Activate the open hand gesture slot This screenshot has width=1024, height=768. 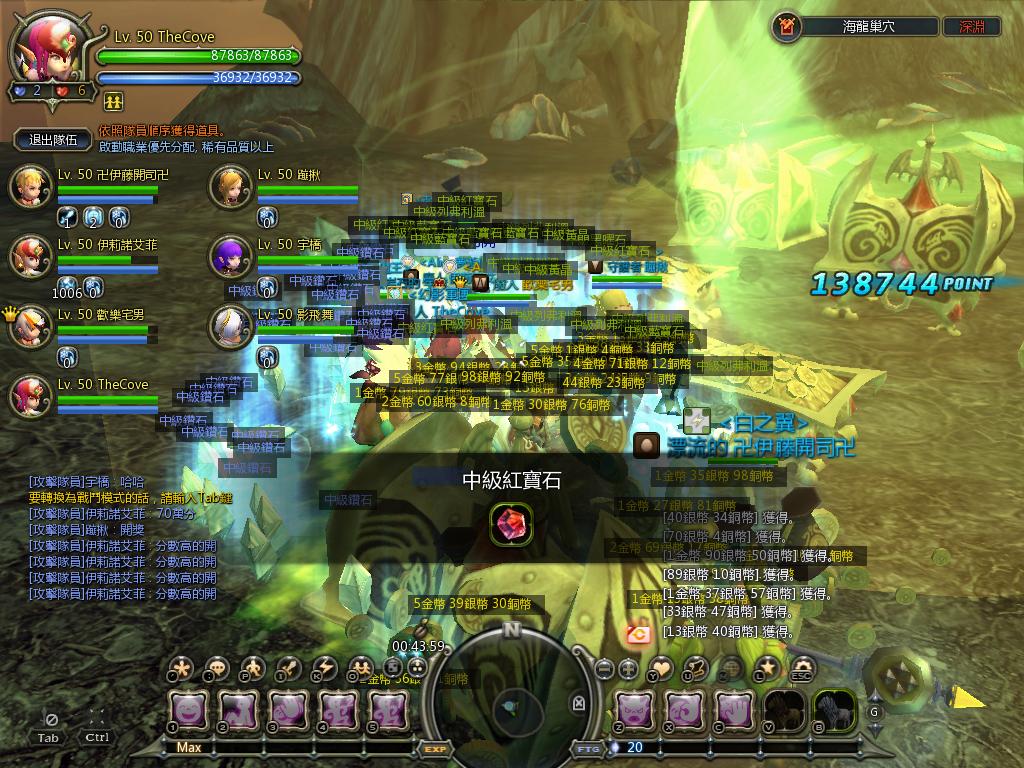(x=734, y=709)
